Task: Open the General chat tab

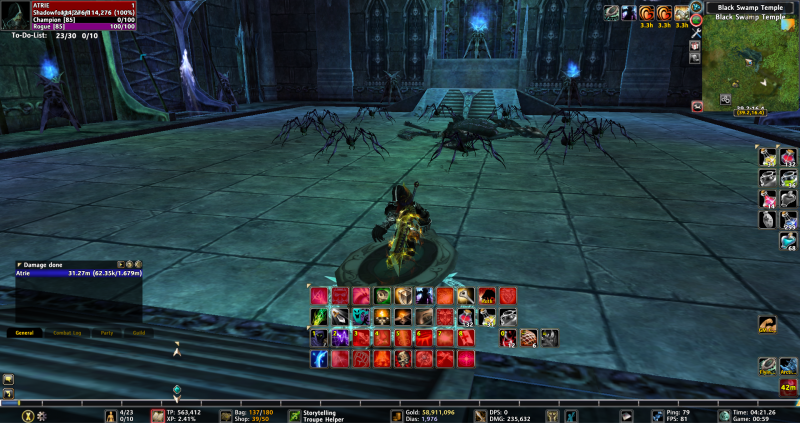Action: point(25,332)
